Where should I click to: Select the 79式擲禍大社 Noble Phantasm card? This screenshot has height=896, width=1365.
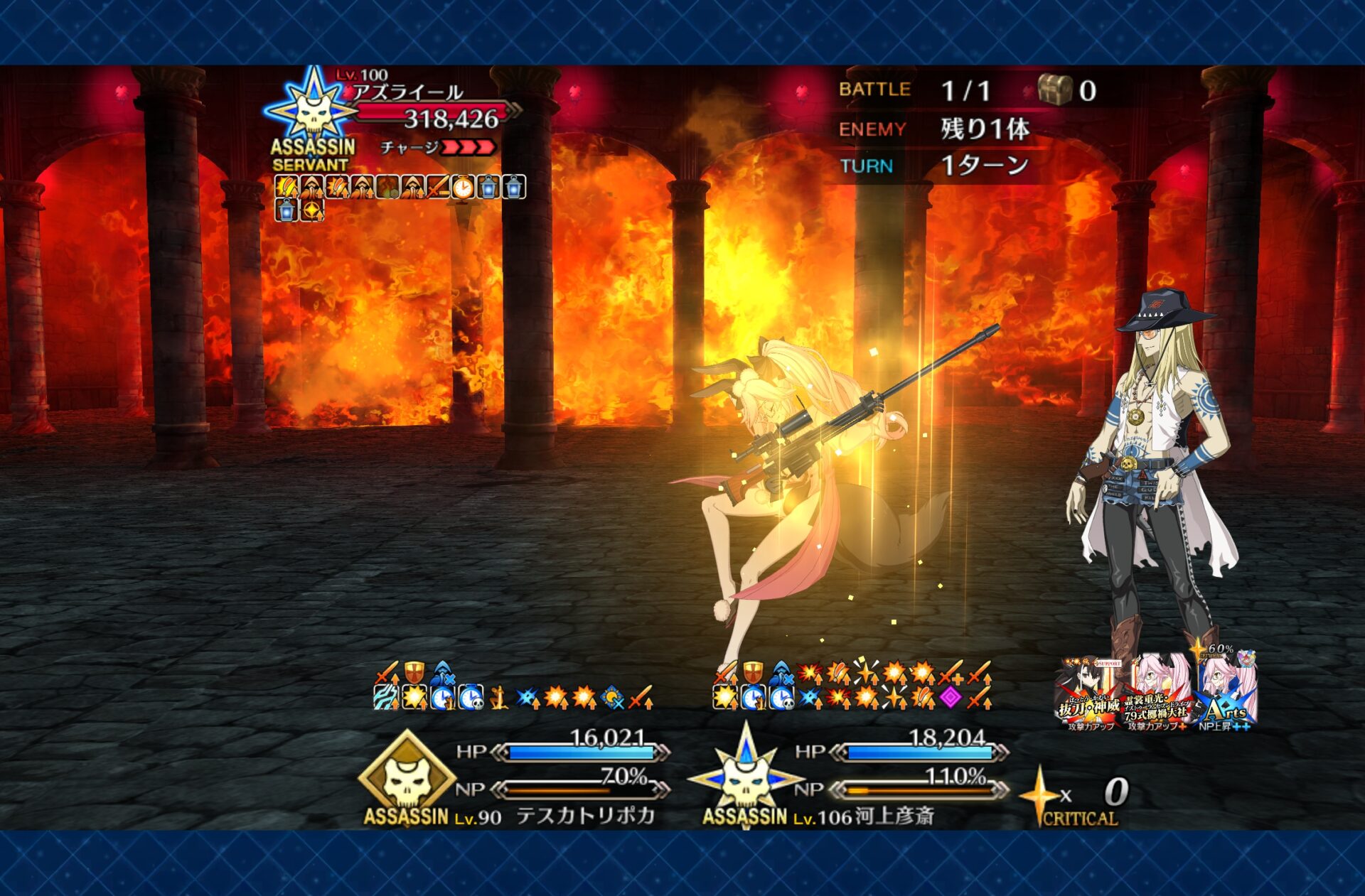(1157, 693)
